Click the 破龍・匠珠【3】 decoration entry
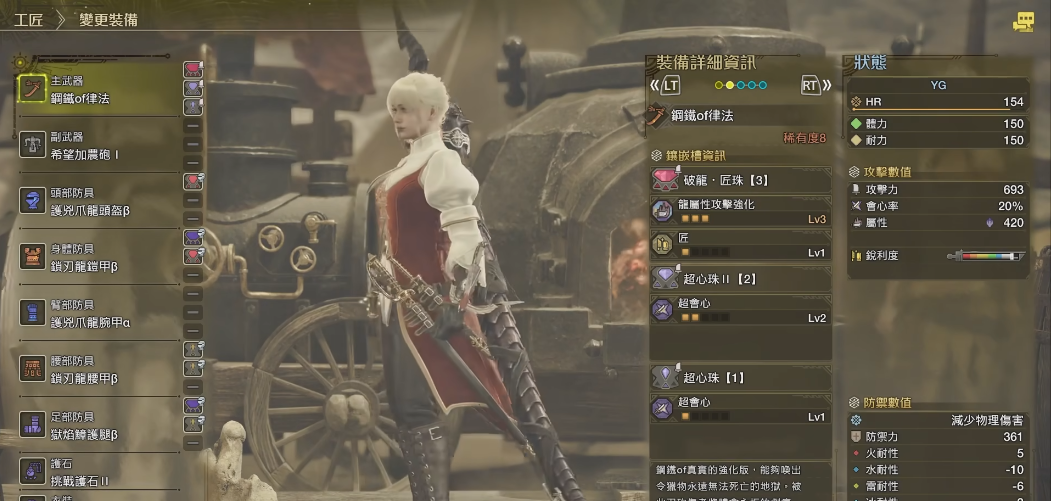This screenshot has height=501, width=1051. pos(740,180)
